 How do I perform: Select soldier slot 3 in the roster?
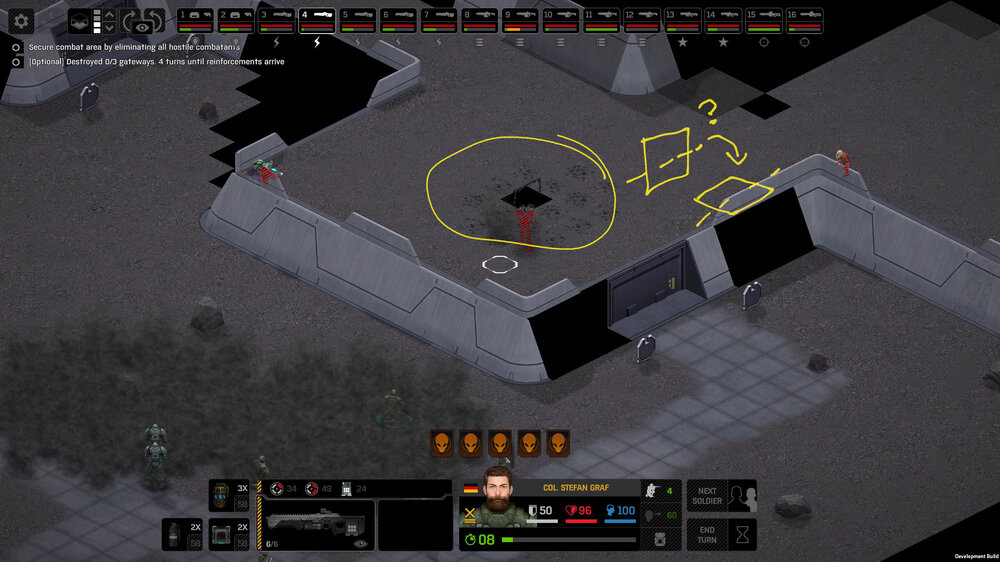[277, 19]
